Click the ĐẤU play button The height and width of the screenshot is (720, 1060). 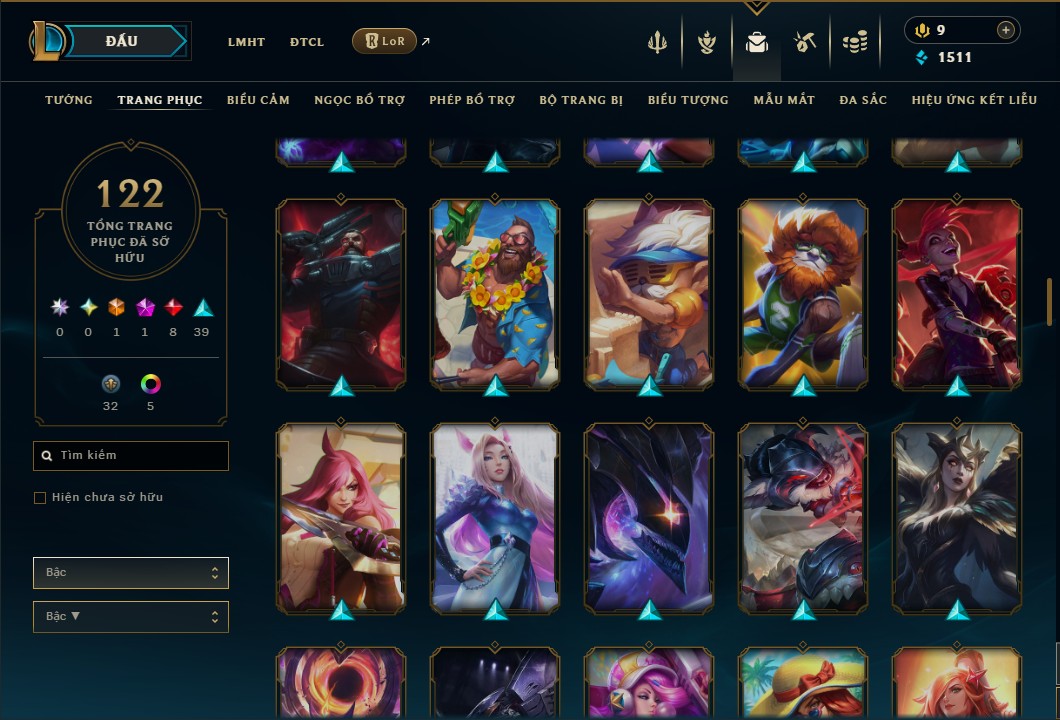pos(122,41)
